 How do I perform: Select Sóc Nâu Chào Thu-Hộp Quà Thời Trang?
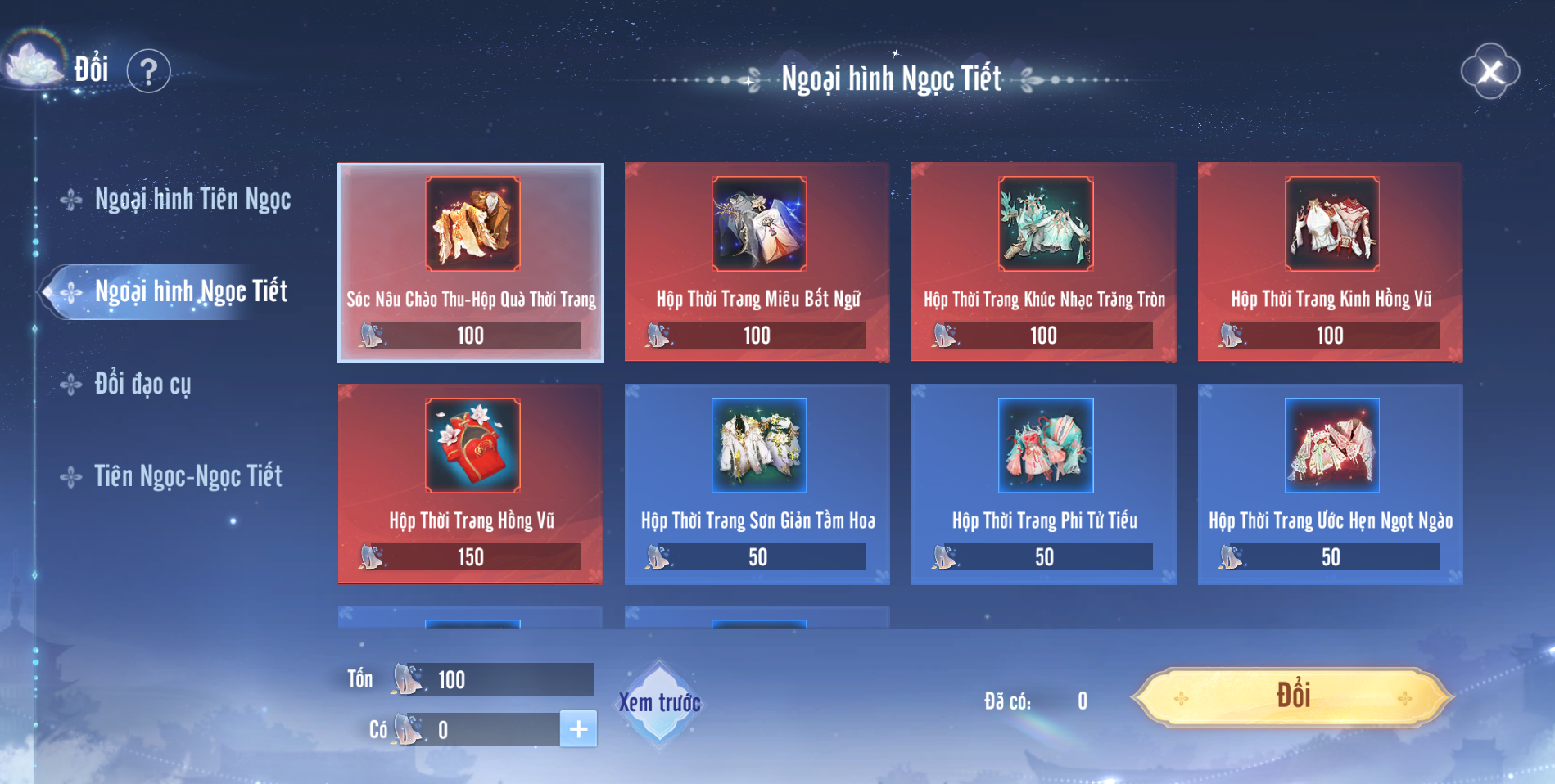tap(471, 262)
